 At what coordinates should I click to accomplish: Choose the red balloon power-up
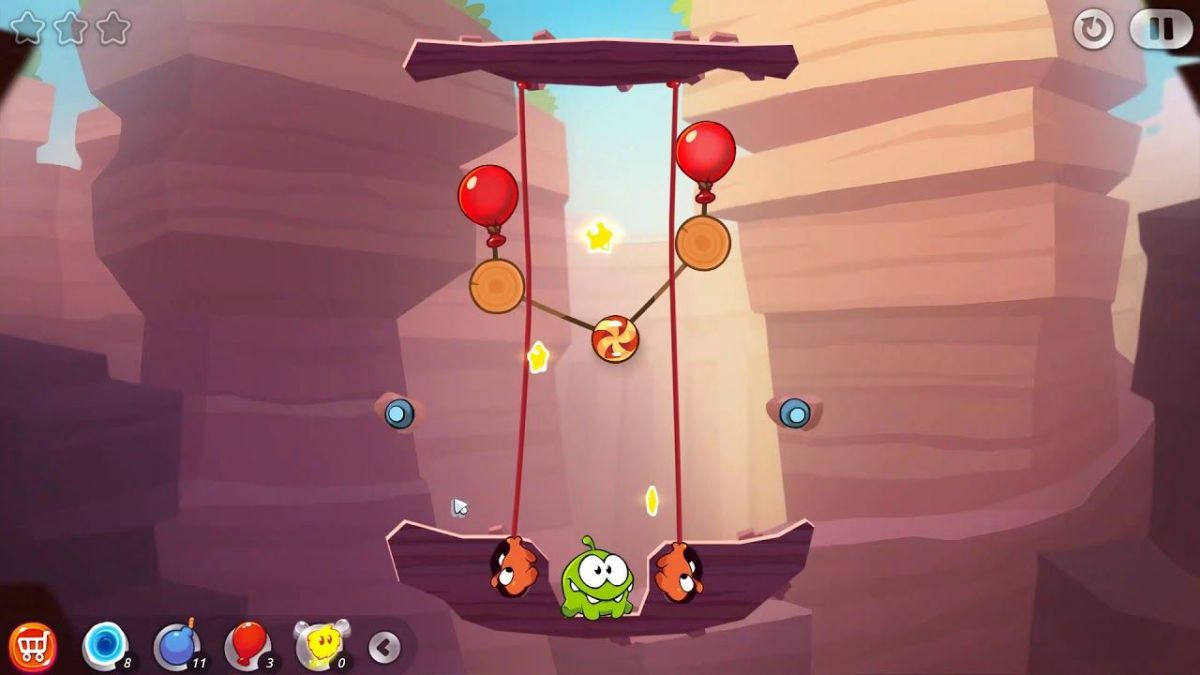tap(247, 645)
